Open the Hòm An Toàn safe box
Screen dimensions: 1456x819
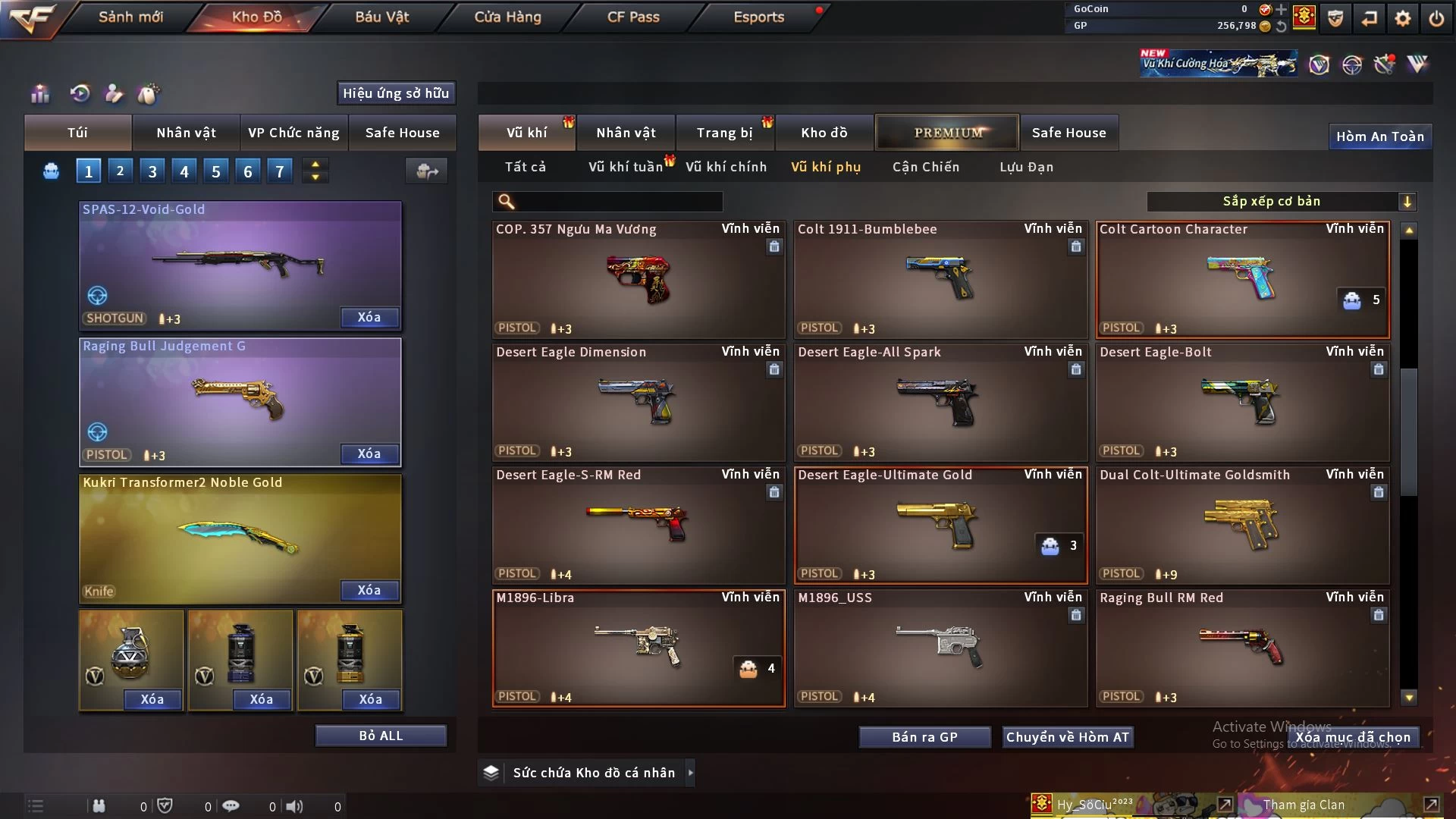[x=1379, y=136]
